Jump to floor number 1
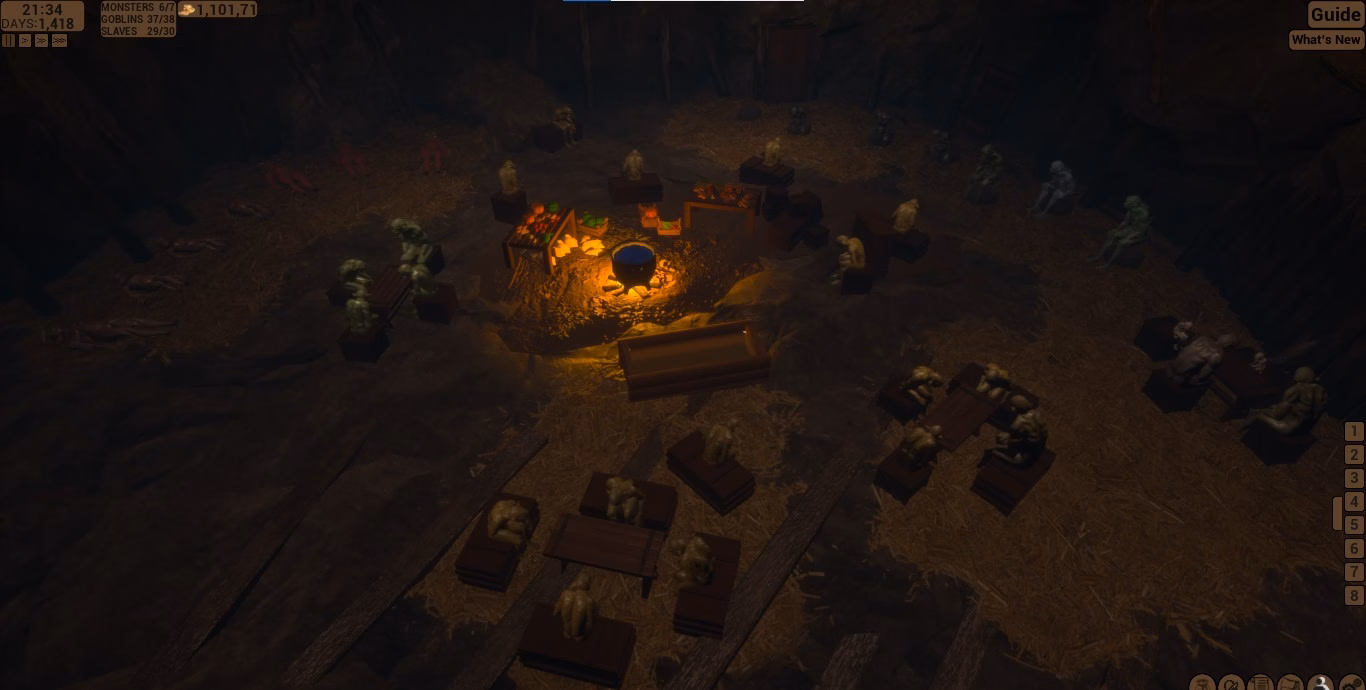Image resolution: width=1366 pixels, height=690 pixels. [1354, 432]
